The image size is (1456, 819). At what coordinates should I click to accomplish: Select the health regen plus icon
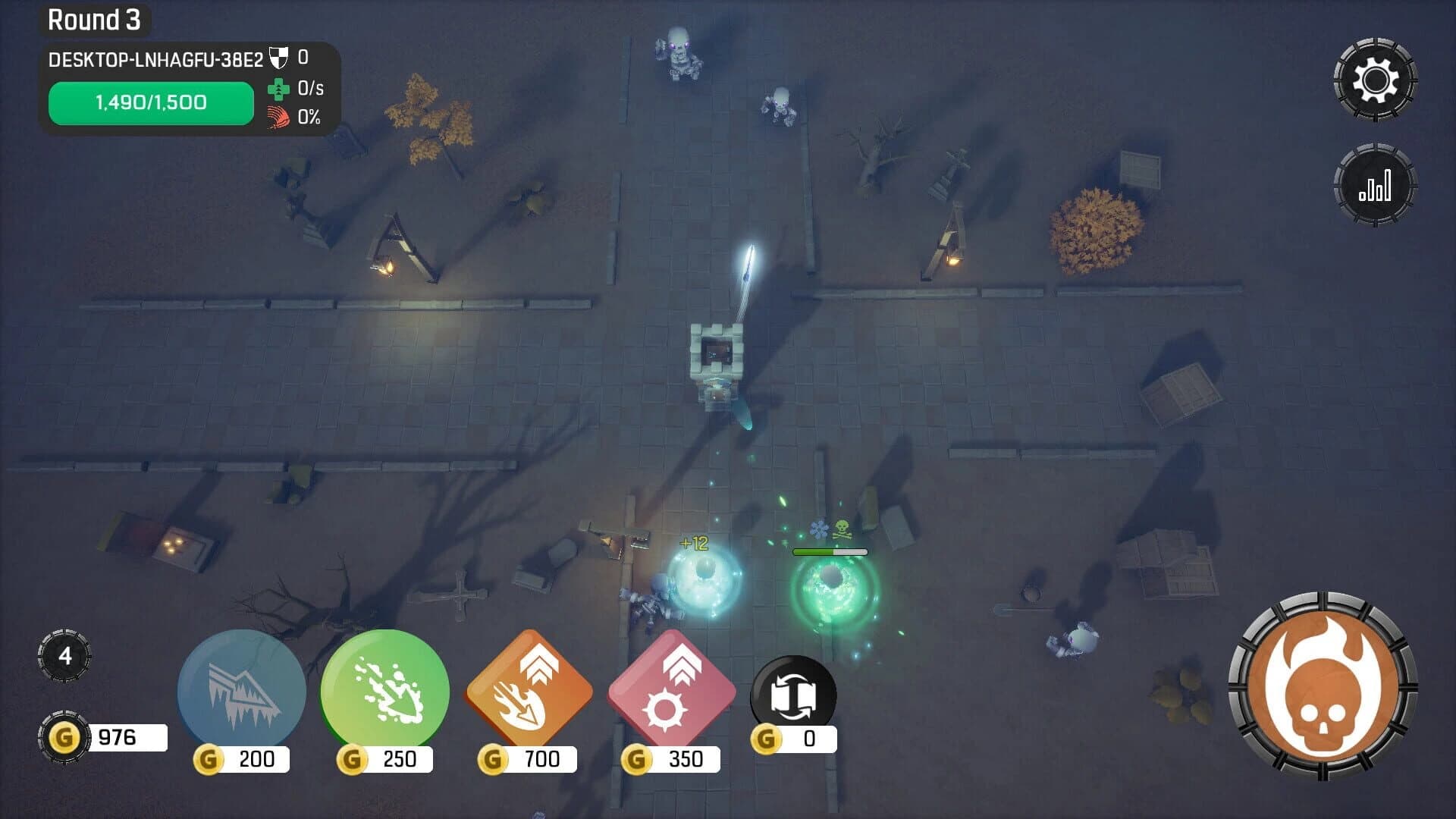280,92
